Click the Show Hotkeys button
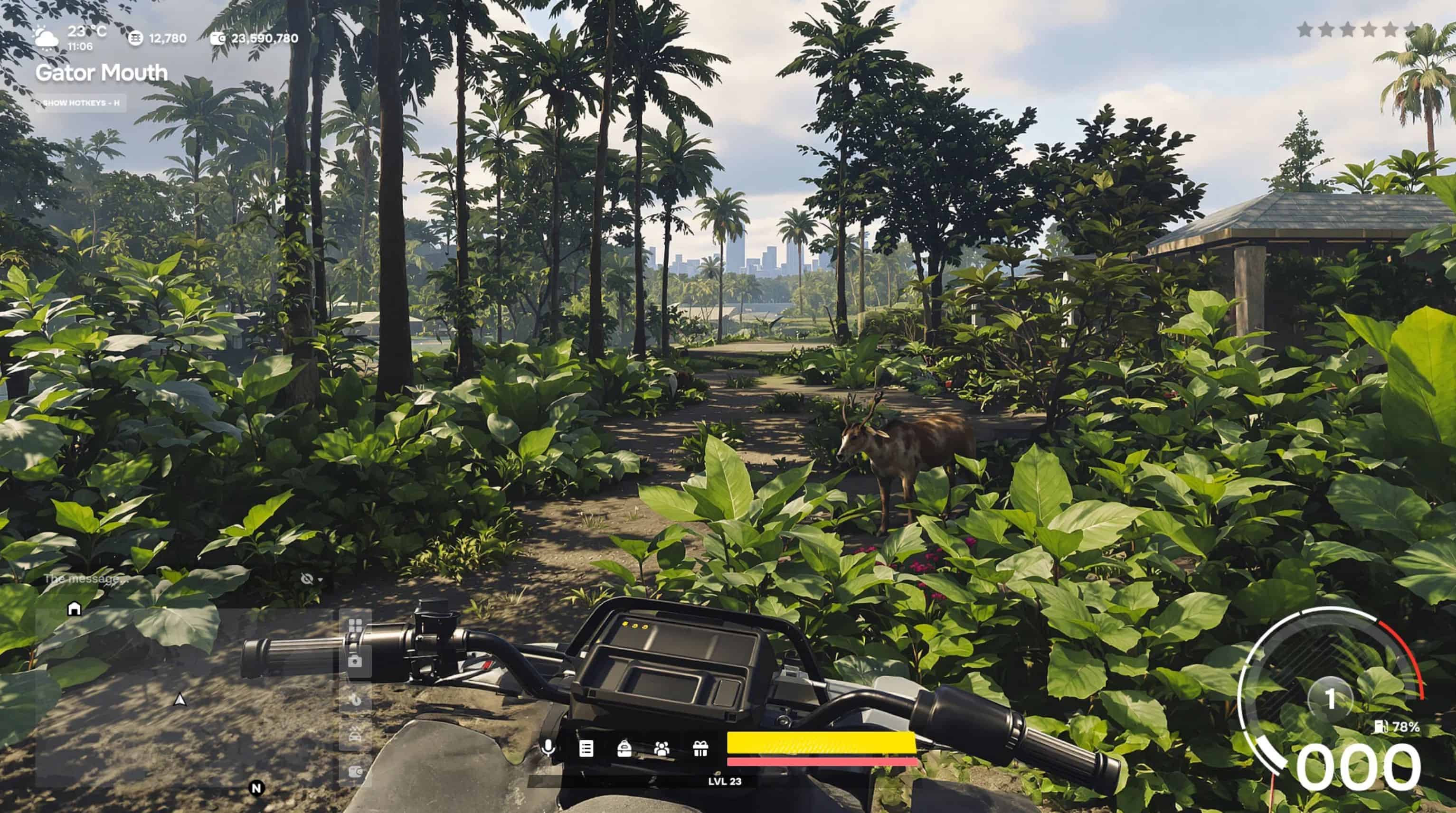Image resolution: width=1456 pixels, height=813 pixels. 81,103
